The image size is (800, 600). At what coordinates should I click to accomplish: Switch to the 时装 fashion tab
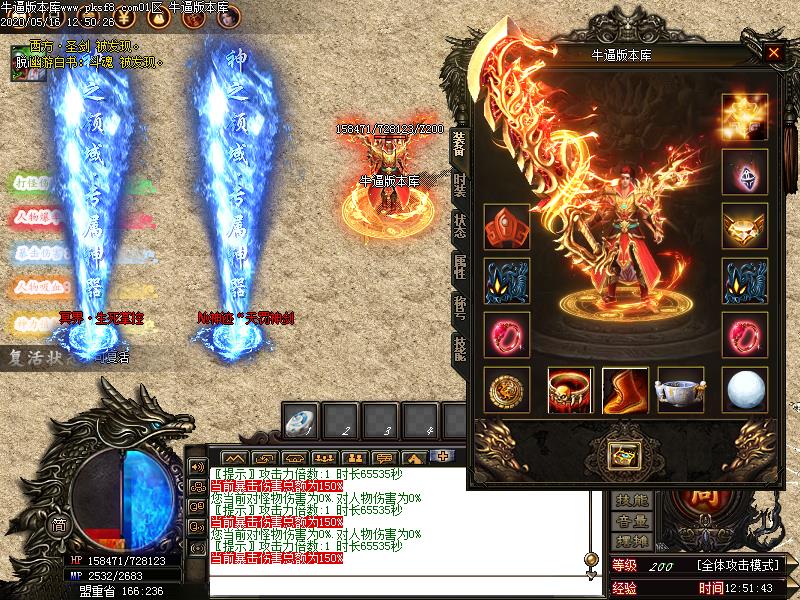click(x=459, y=186)
